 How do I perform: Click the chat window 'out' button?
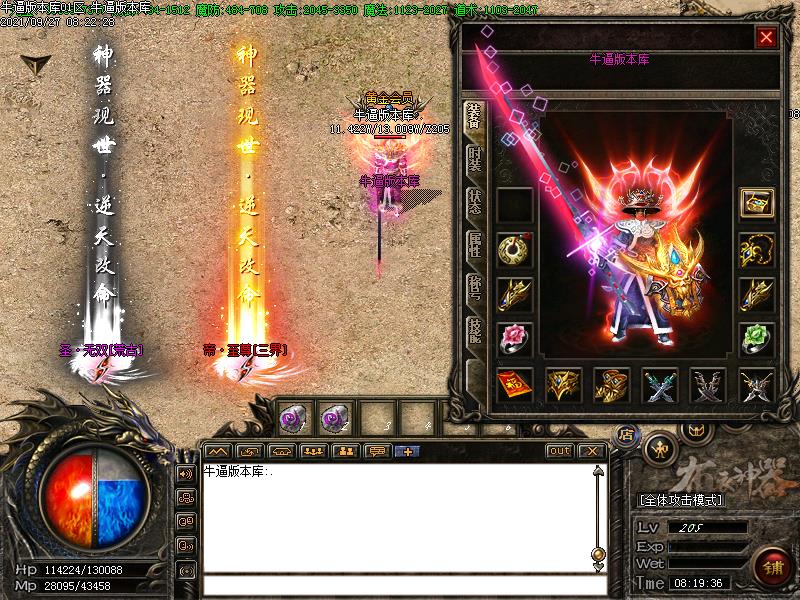click(560, 451)
